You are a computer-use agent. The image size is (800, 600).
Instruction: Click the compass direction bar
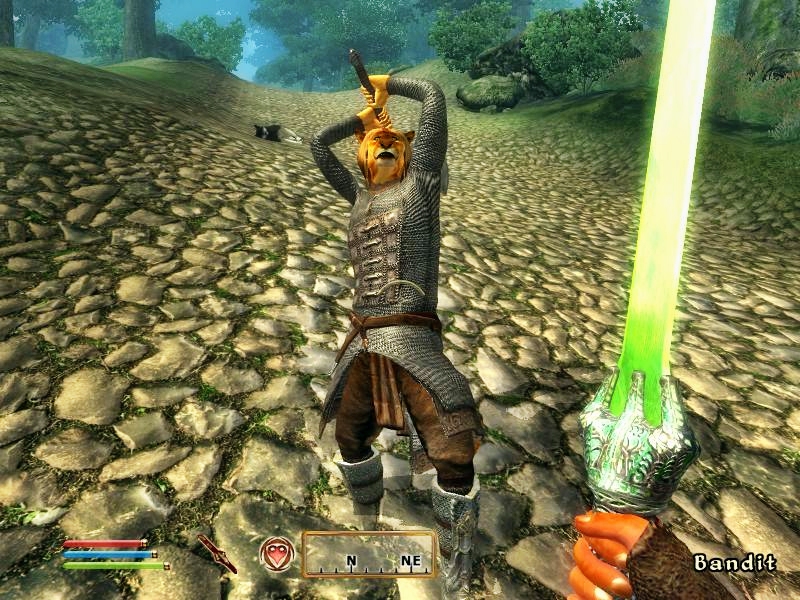(x=369, y=554)
